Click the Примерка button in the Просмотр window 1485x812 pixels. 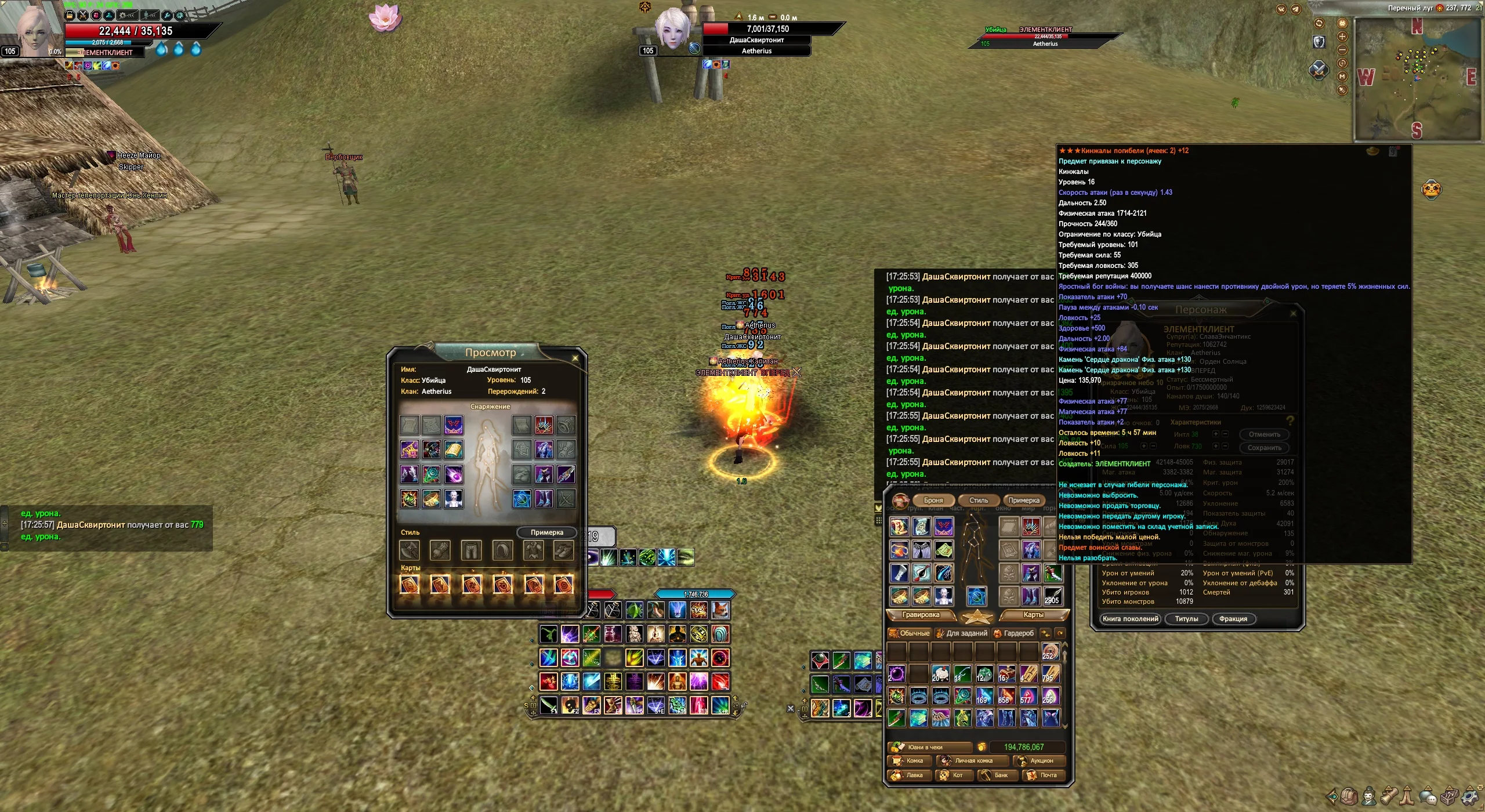(546, 532)
